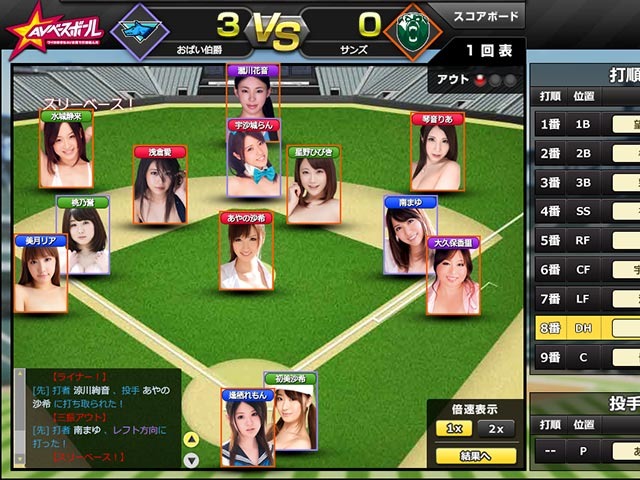Choose the 浅倉愛 player card
The height and width of the screenshot is (480, 640).
pos(160,184)
